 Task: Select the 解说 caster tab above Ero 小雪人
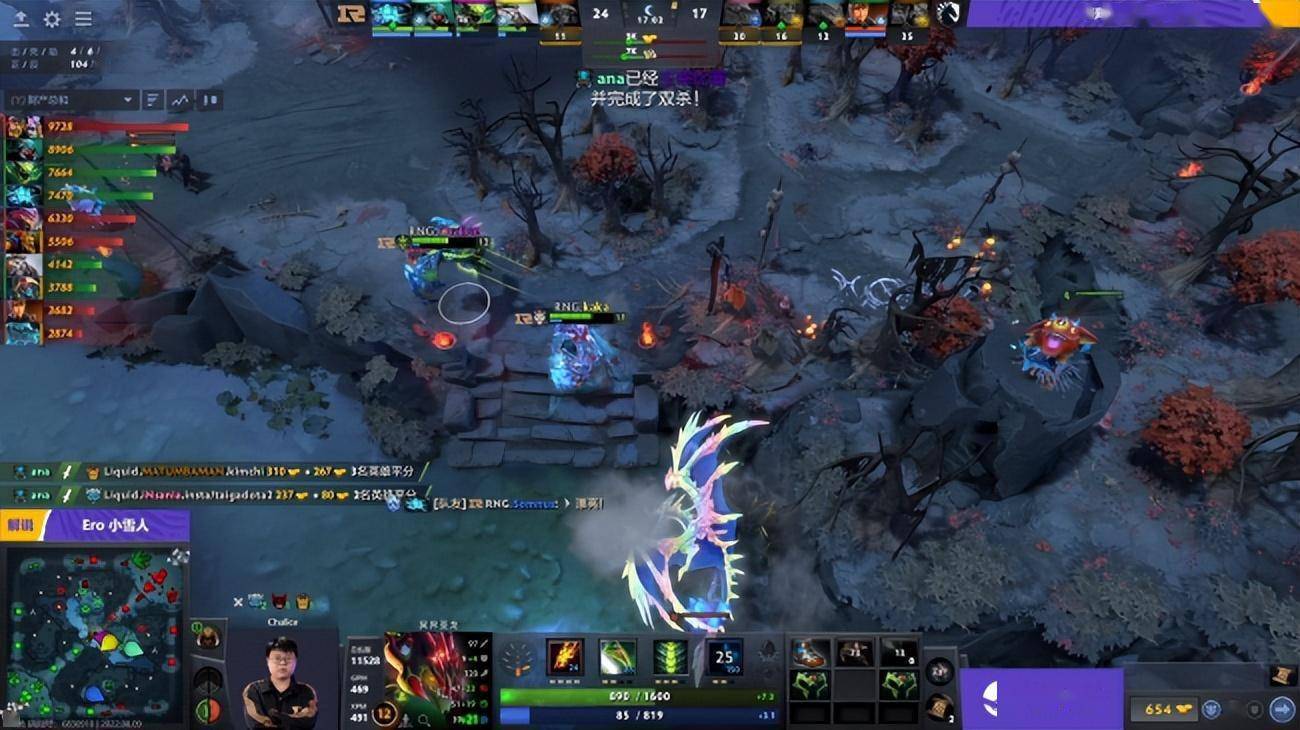[x=20, y=523]
